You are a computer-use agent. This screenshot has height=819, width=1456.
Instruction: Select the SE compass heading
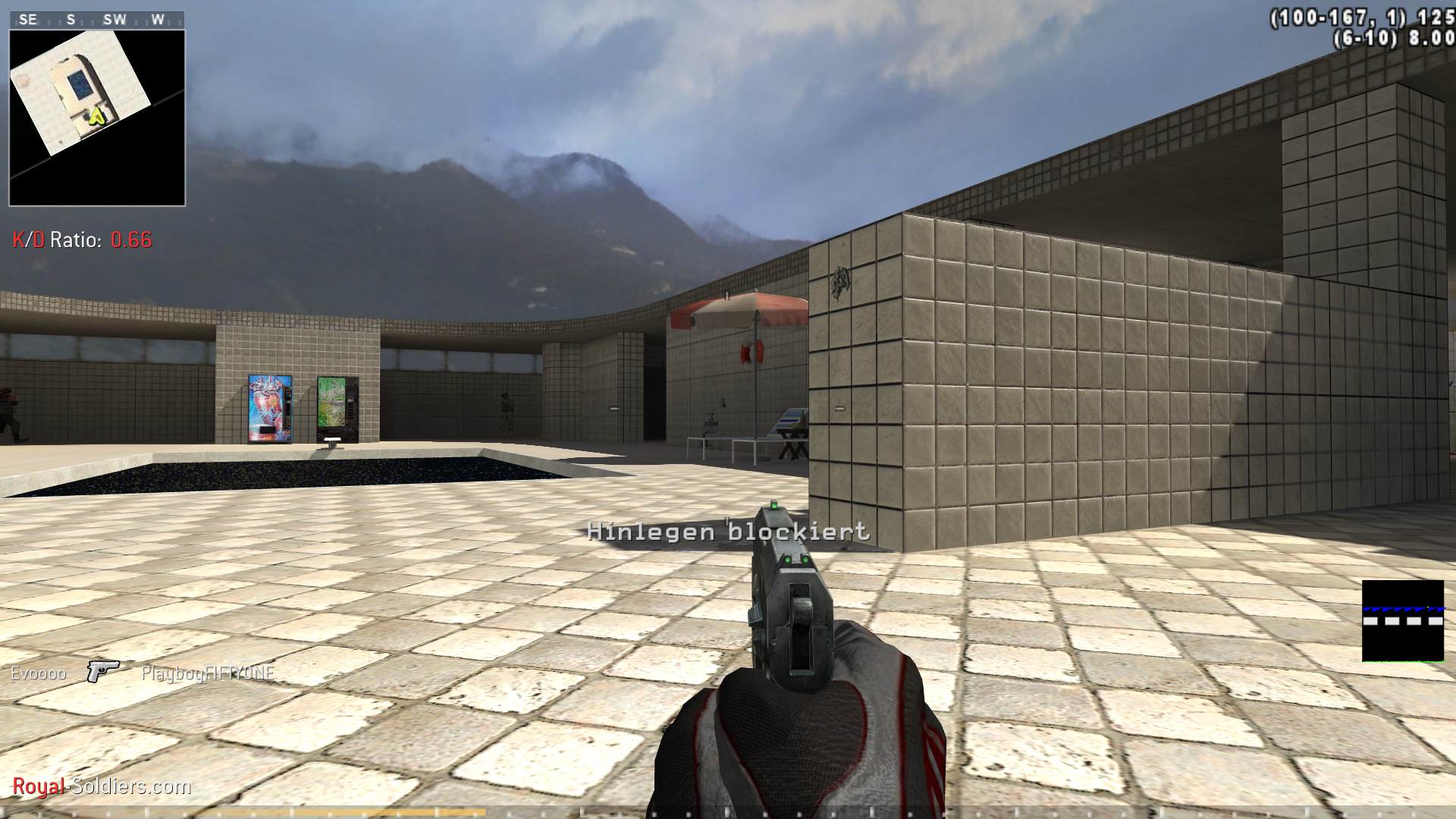coord(27,20)
